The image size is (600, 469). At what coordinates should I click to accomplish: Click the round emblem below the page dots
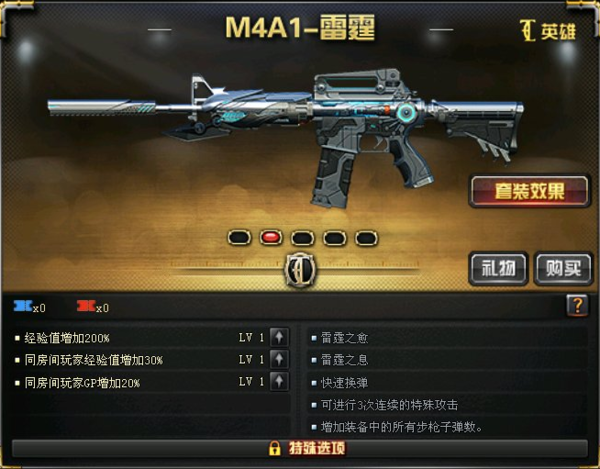300,269
